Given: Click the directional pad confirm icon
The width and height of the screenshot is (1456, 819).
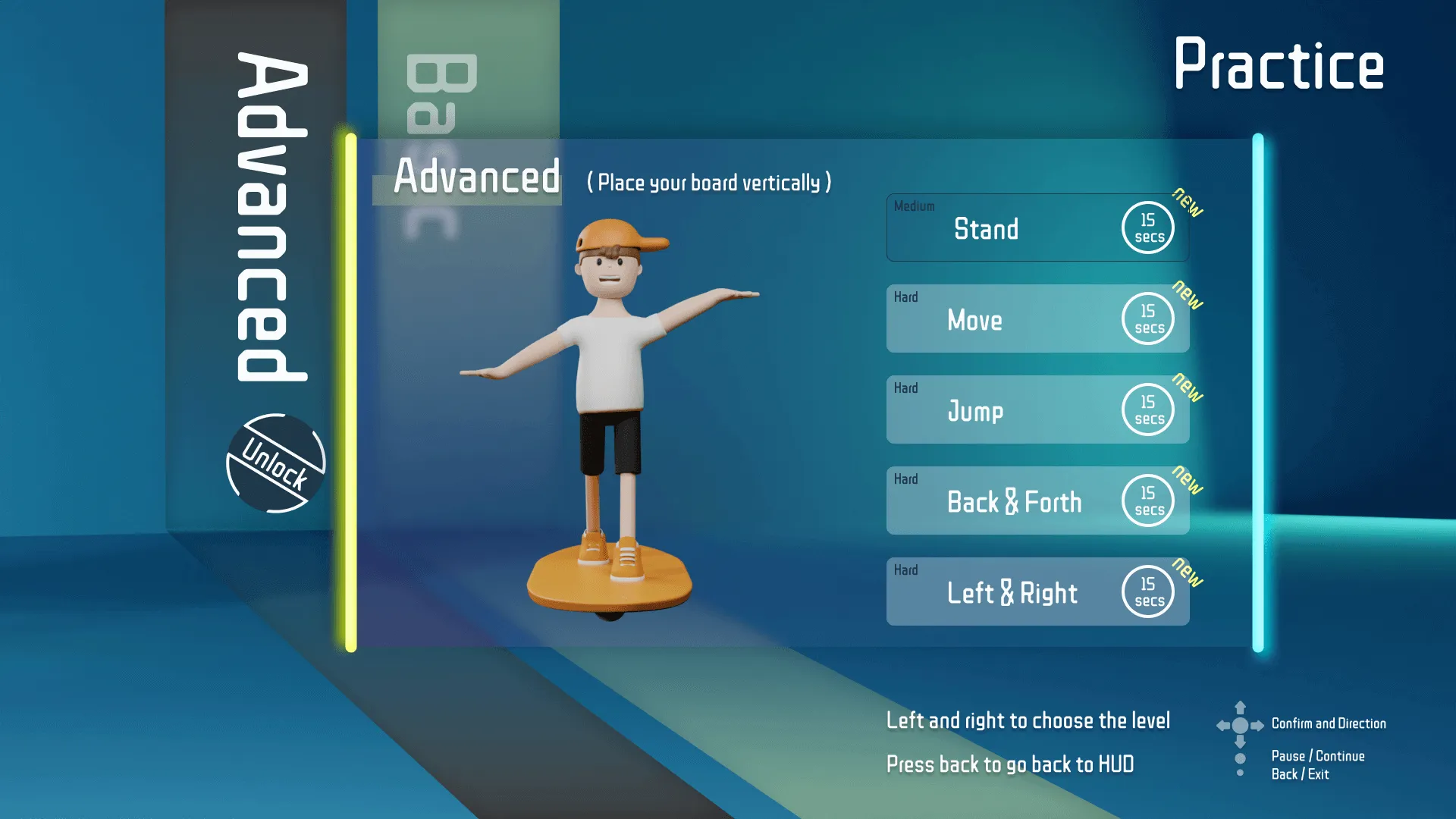Looking at the screenshot, I should point(1241,724).
